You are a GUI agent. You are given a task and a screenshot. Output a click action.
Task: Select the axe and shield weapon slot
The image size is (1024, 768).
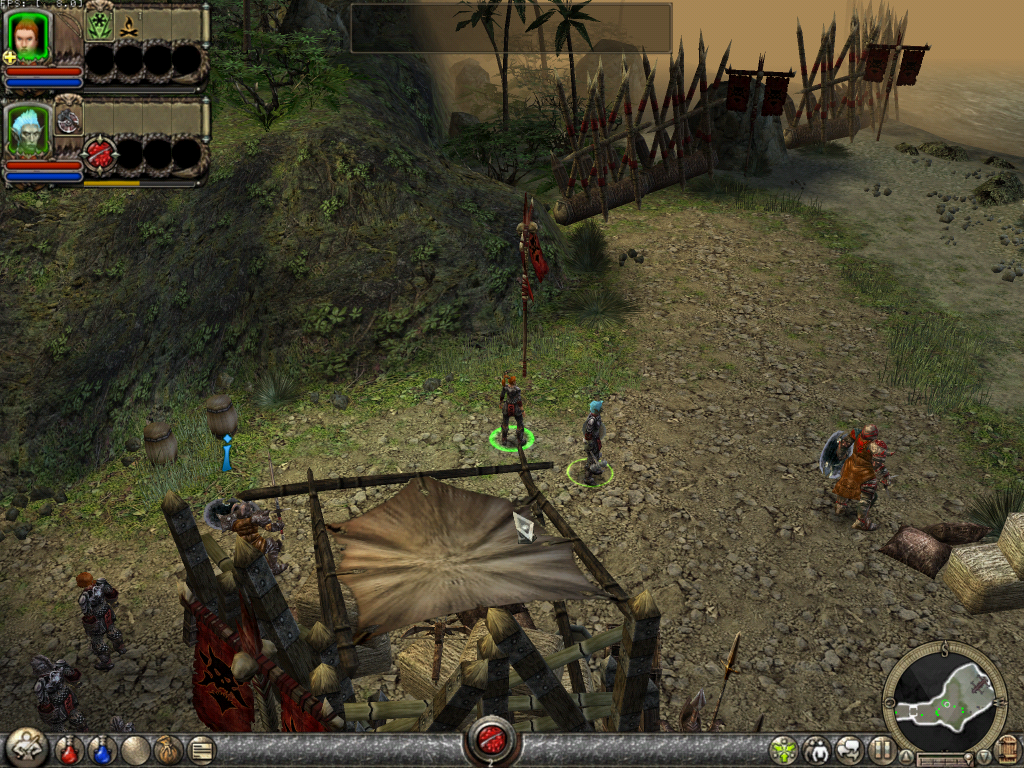coord(69,121)
